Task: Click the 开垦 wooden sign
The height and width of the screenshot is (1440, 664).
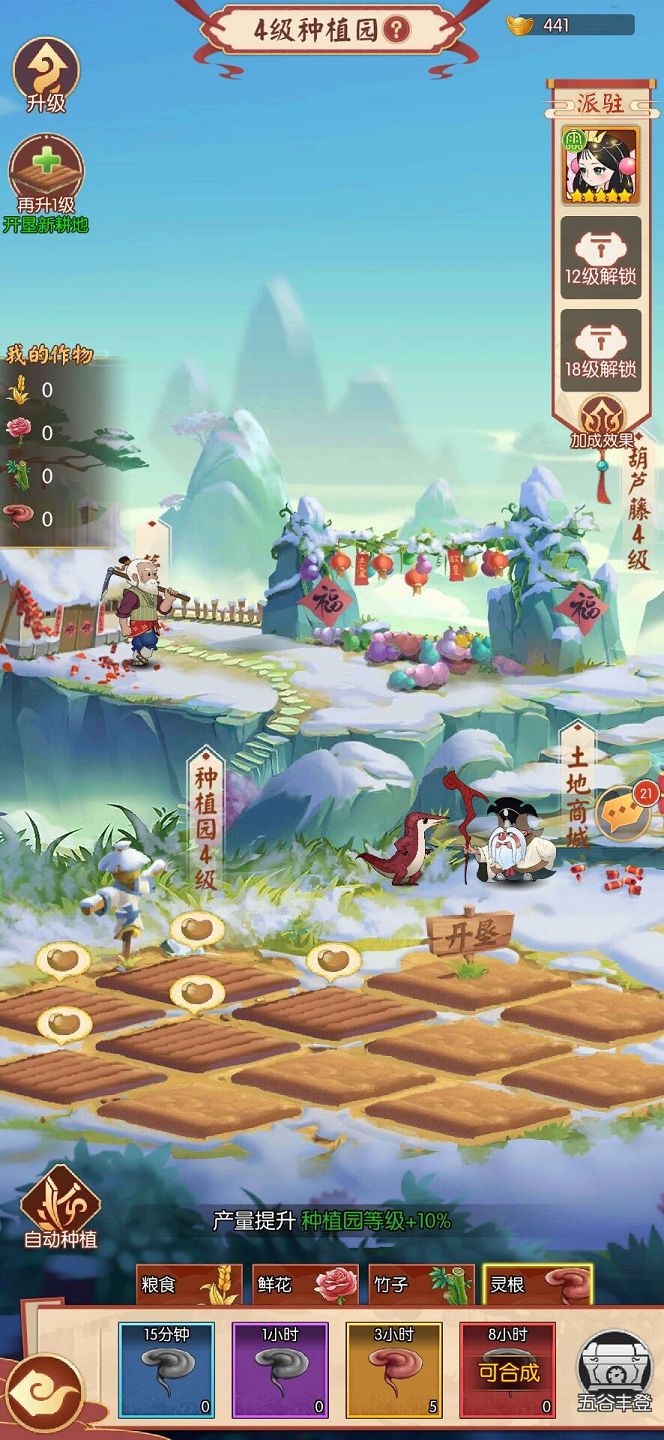Action: click(469, 937)
